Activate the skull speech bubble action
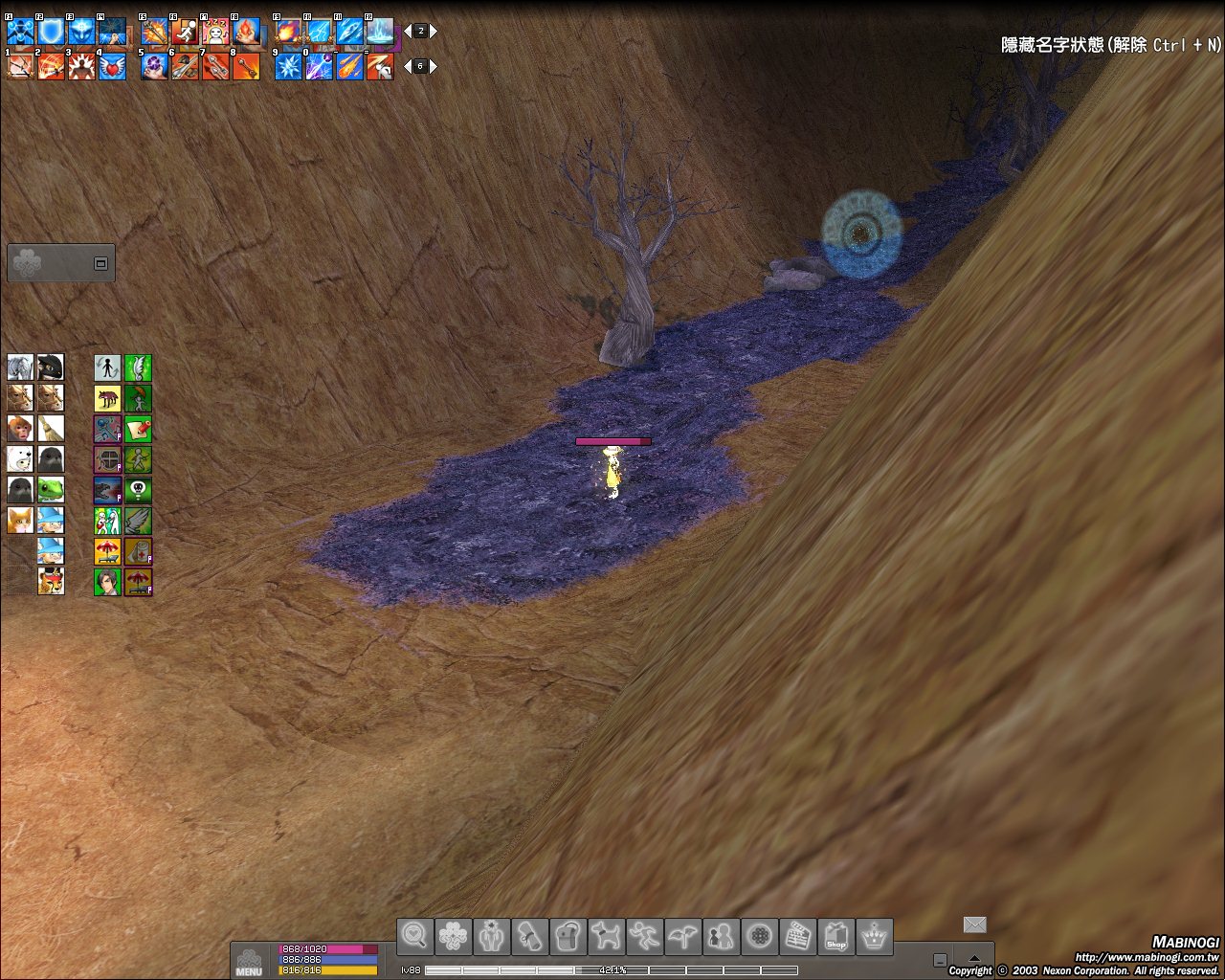Viewport: 1225px width, 980px height. pos(138,490)
